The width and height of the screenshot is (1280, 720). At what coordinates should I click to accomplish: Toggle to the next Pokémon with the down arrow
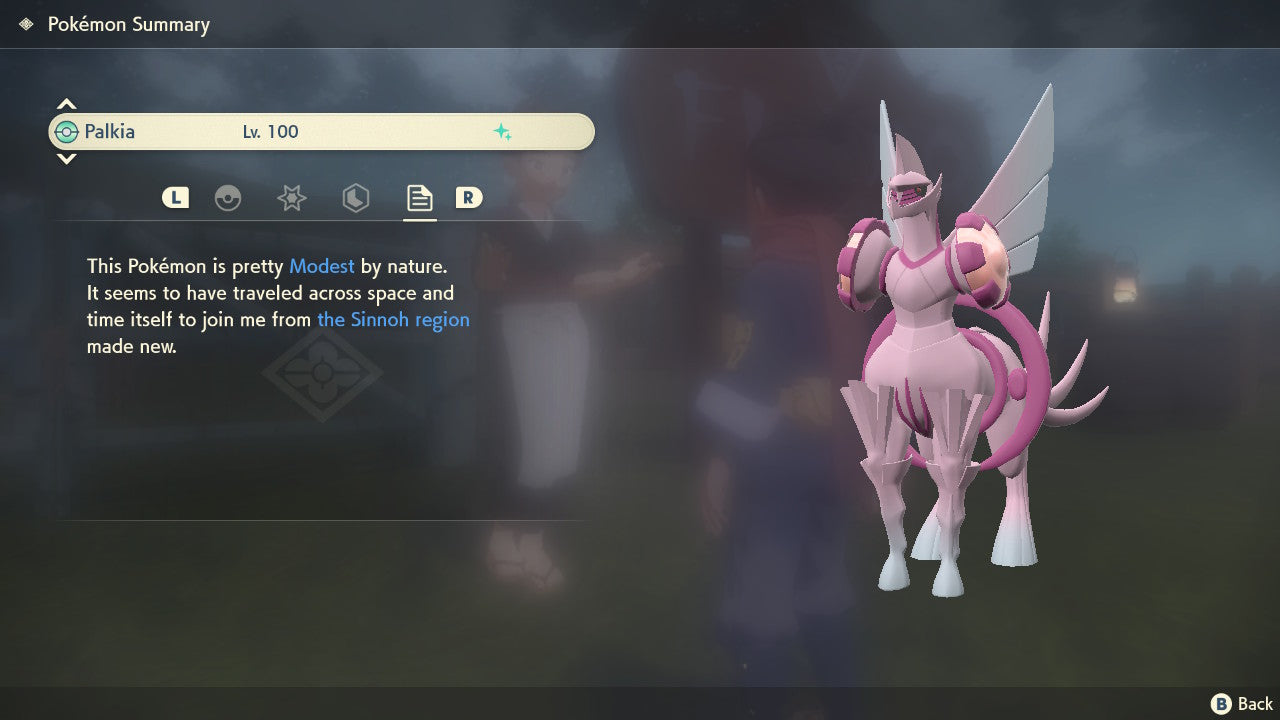66,158
